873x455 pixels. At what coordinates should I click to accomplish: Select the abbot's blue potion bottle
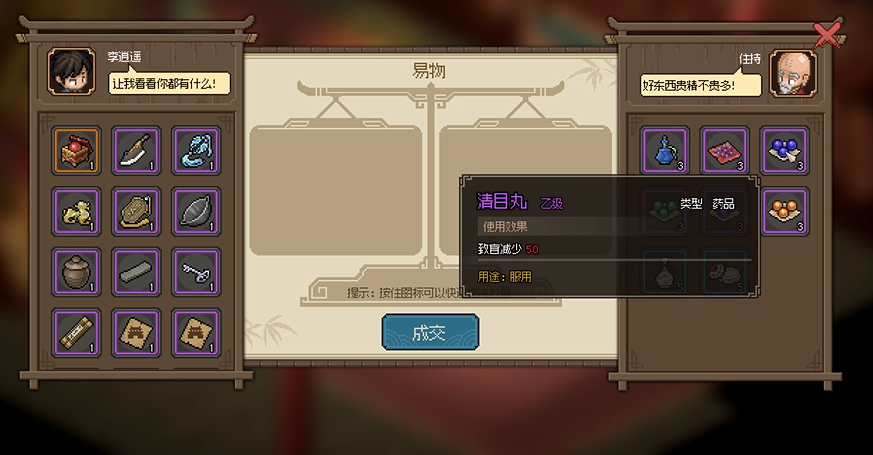[665, 150]
